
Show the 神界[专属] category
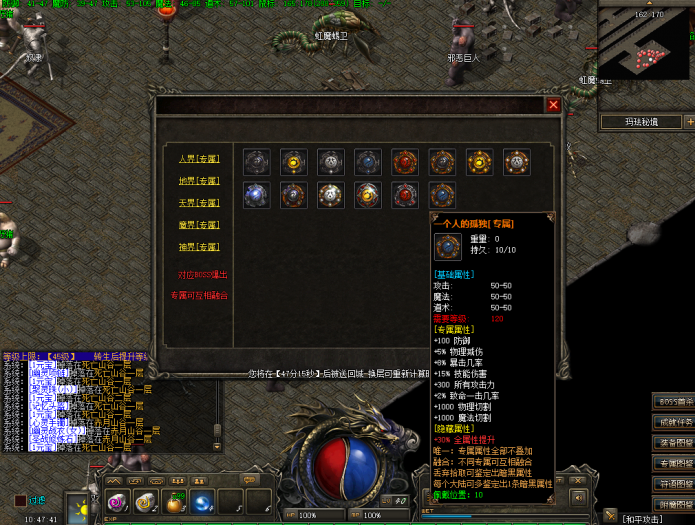coord(198,247)
